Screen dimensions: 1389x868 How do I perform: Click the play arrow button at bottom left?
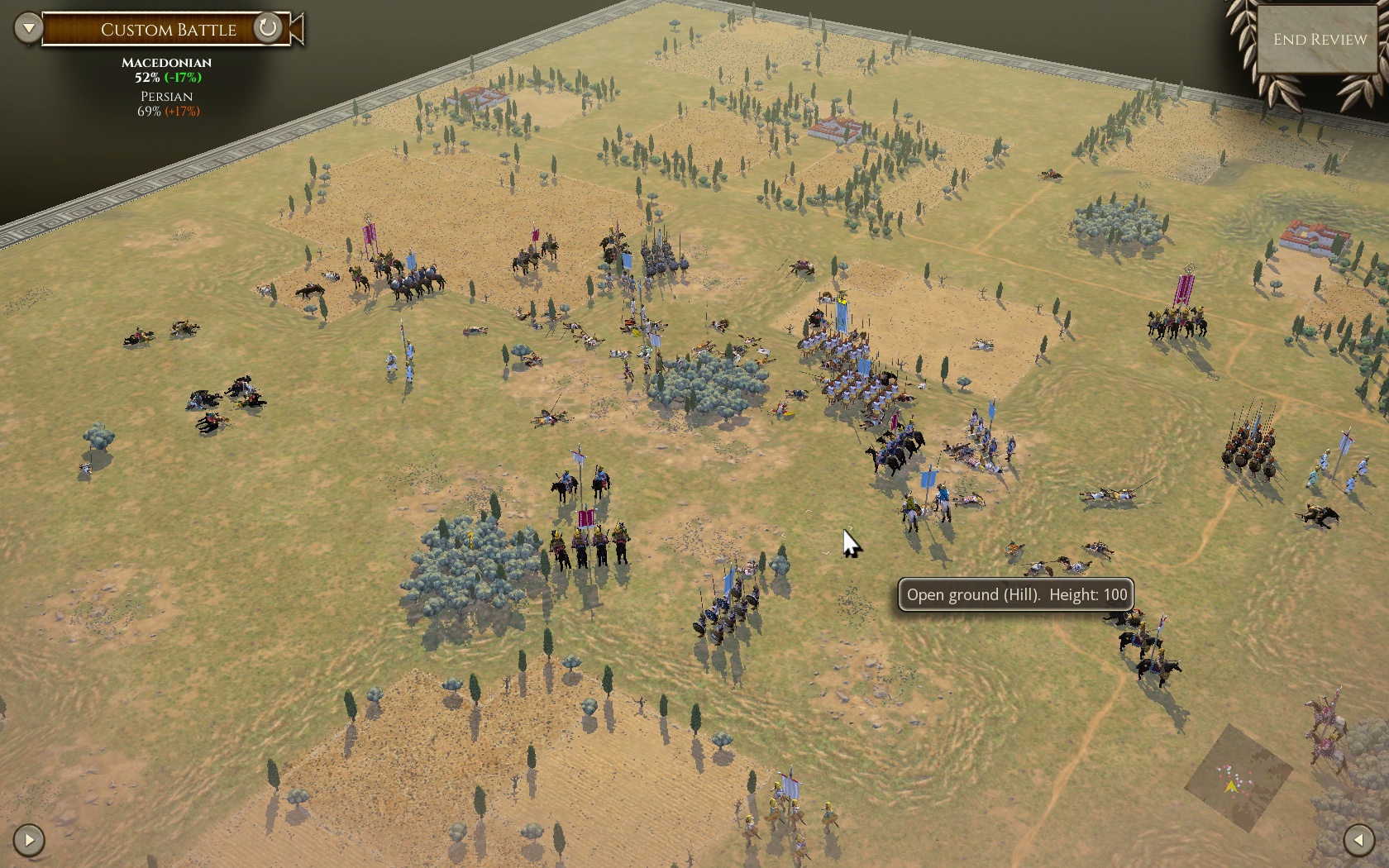coord(29,840)
